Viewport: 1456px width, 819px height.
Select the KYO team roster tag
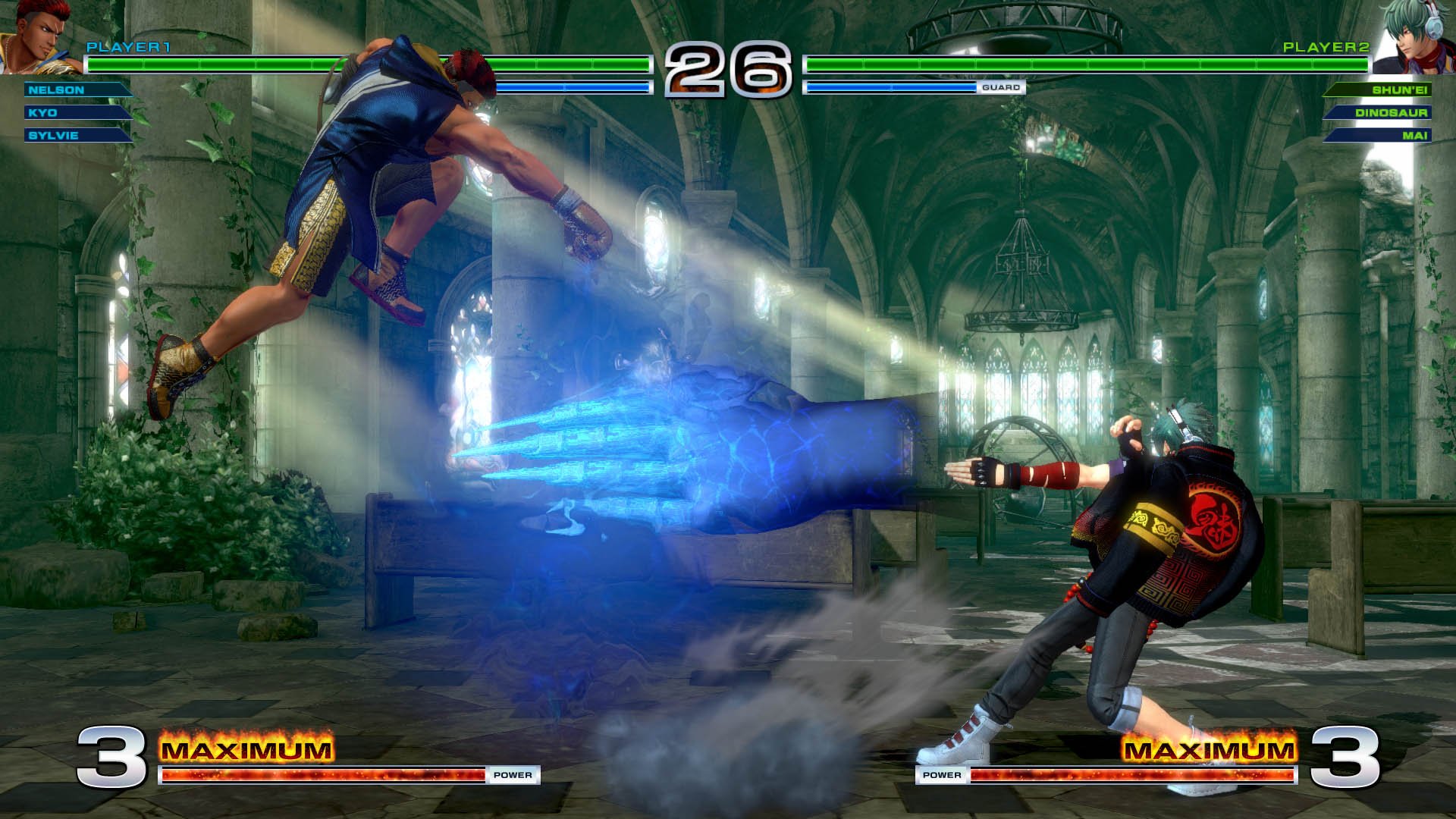(x=76, y=113)
